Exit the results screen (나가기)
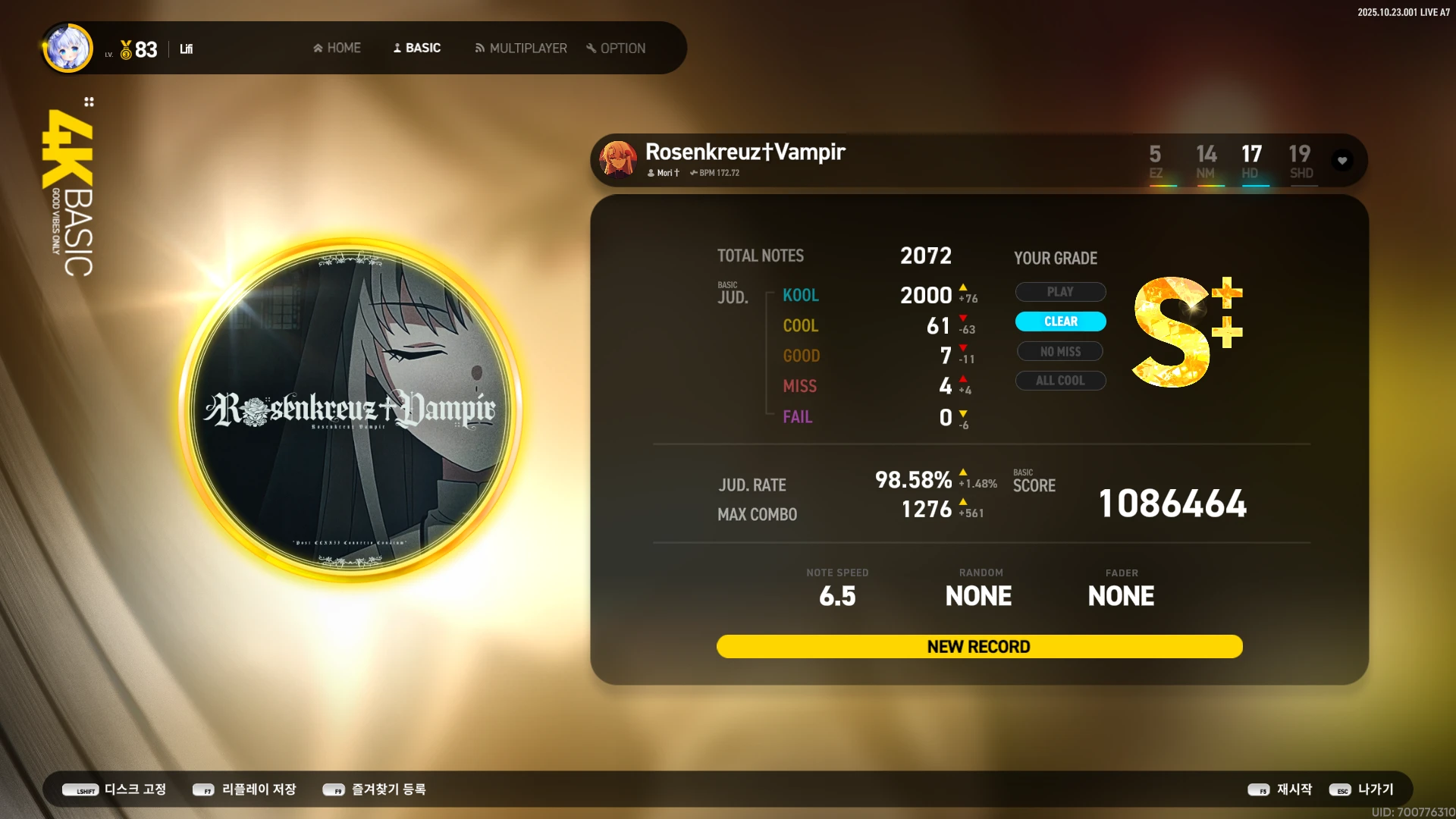The image size is (1456, 819). click(1362, 789)
